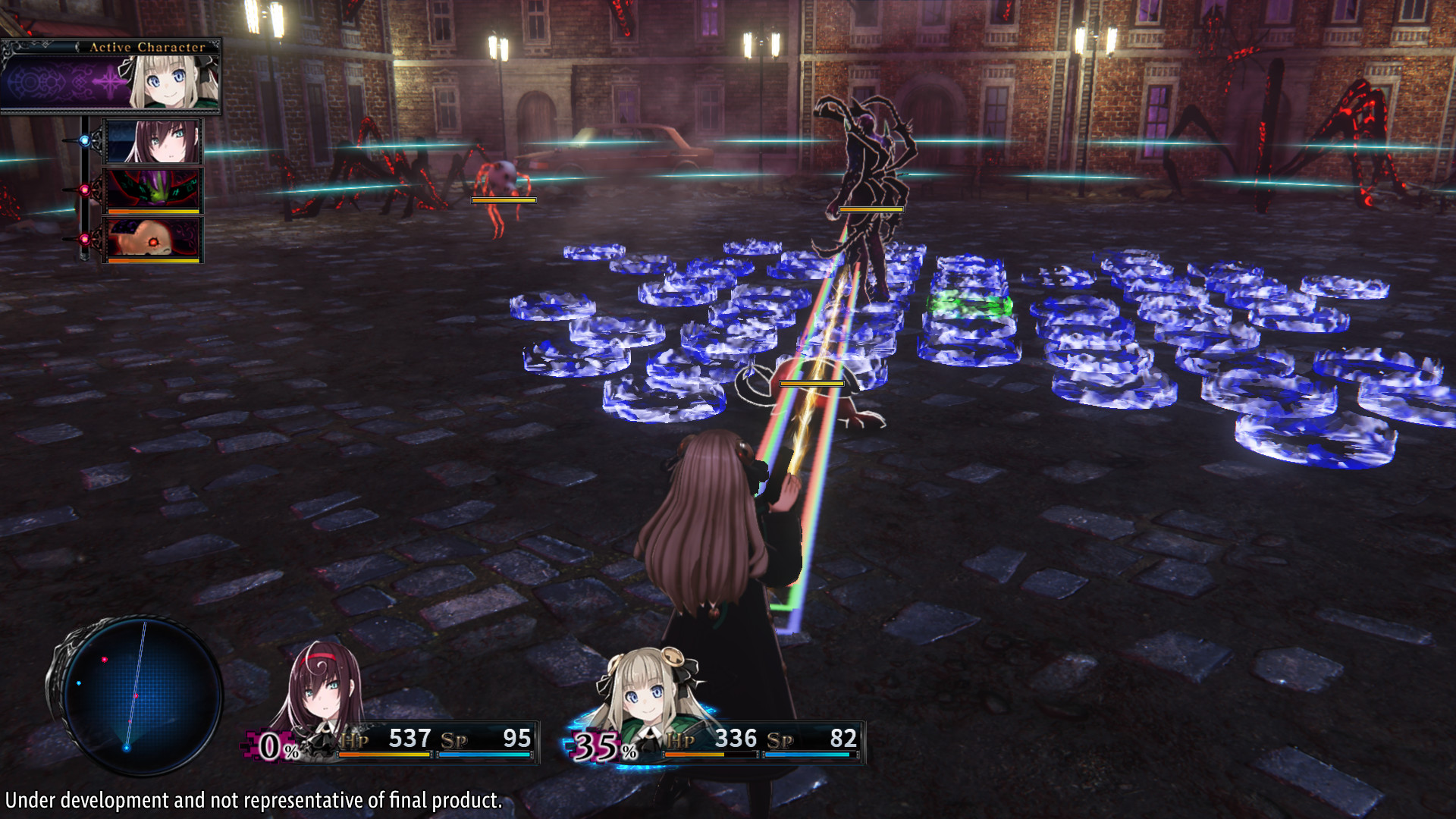Click the Active Character portrait of the blonde girl
Screen dimensions: 1456x819
coord(168,80)
